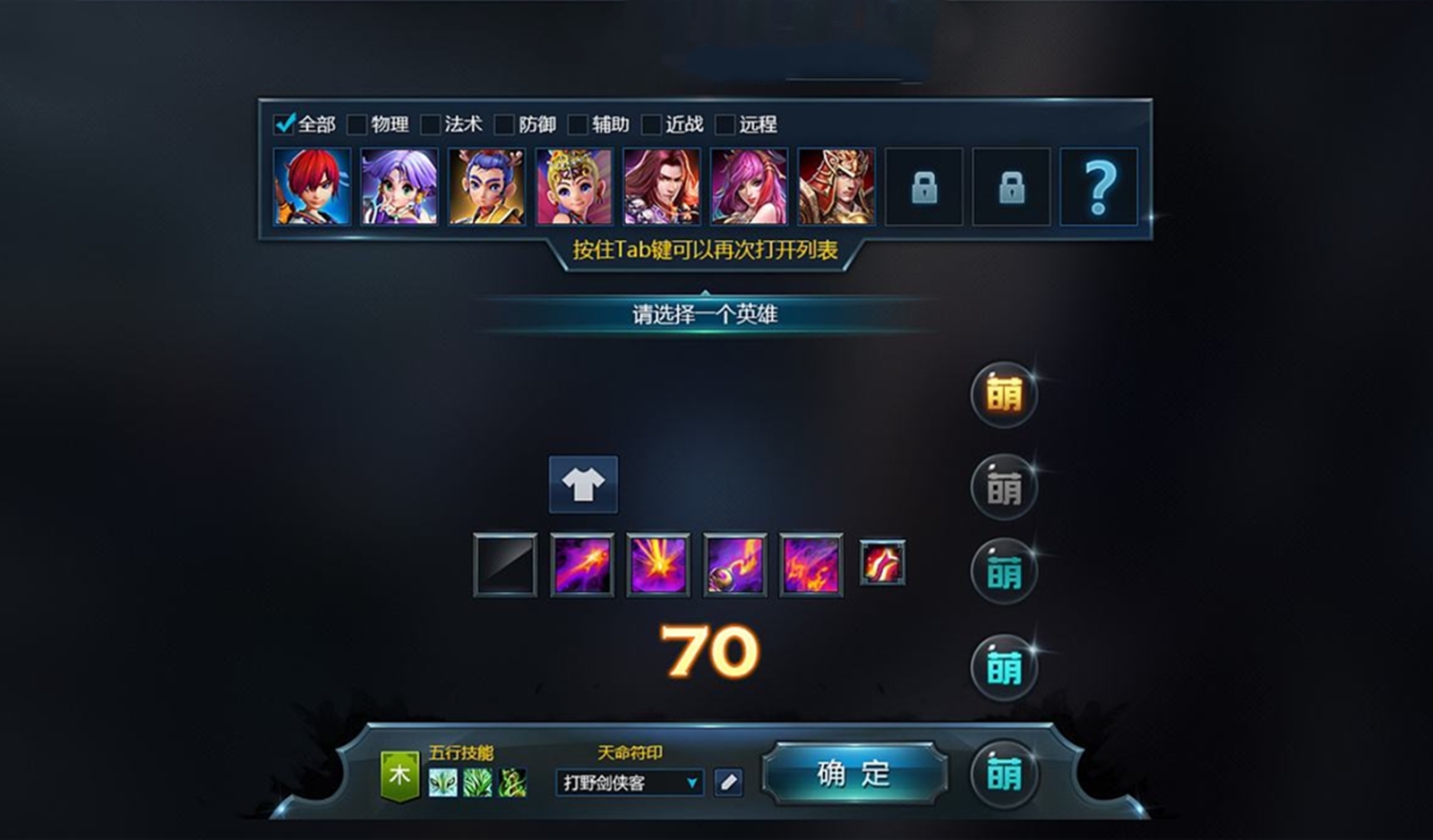Select the grey 萌 button
The height and width of the screenshot is (840, 1433).
pyautogui.click(x=1004, y=488)
